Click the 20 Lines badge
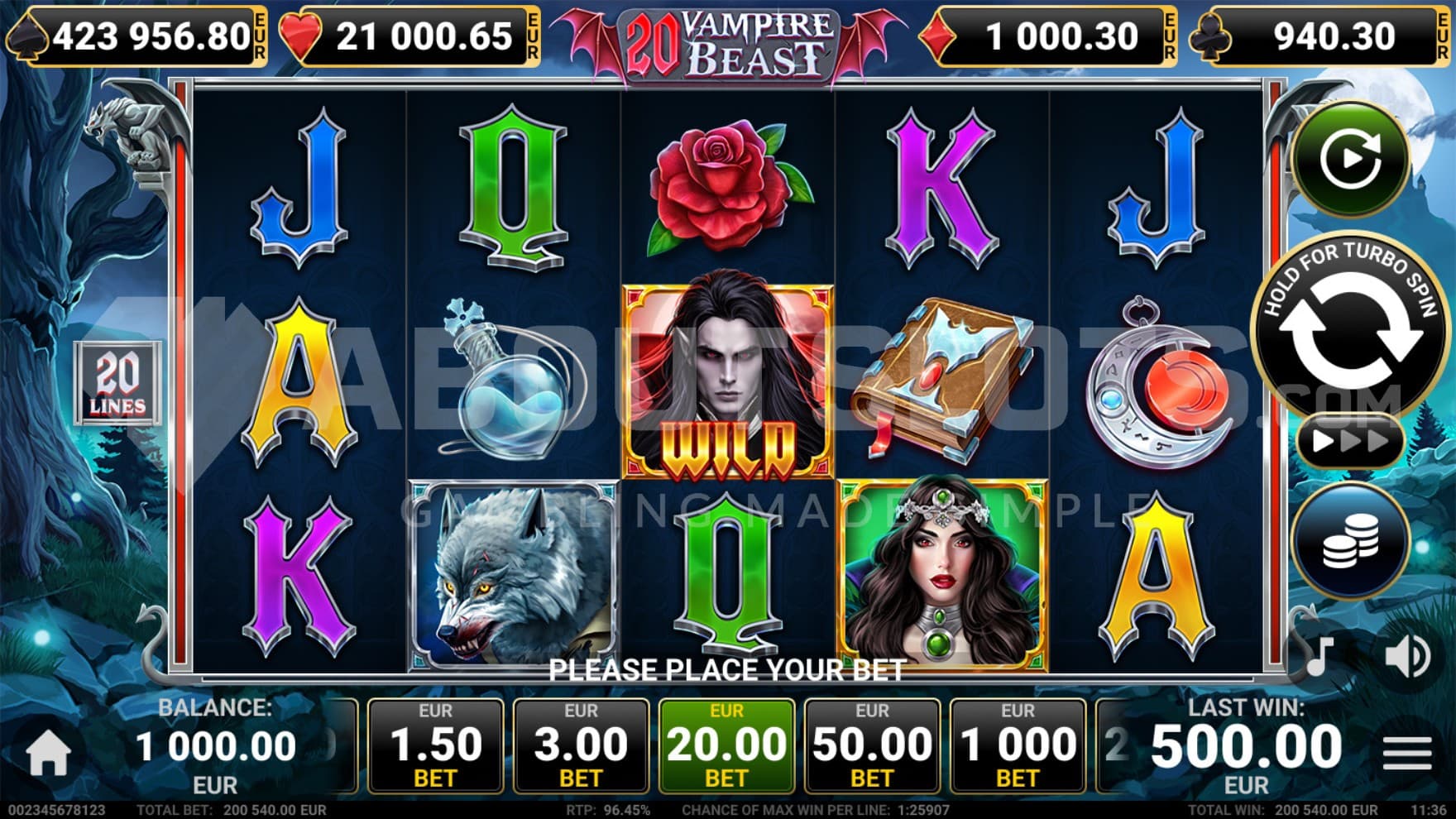Viewport: 1456px width, 819px height. coord(117,383)
